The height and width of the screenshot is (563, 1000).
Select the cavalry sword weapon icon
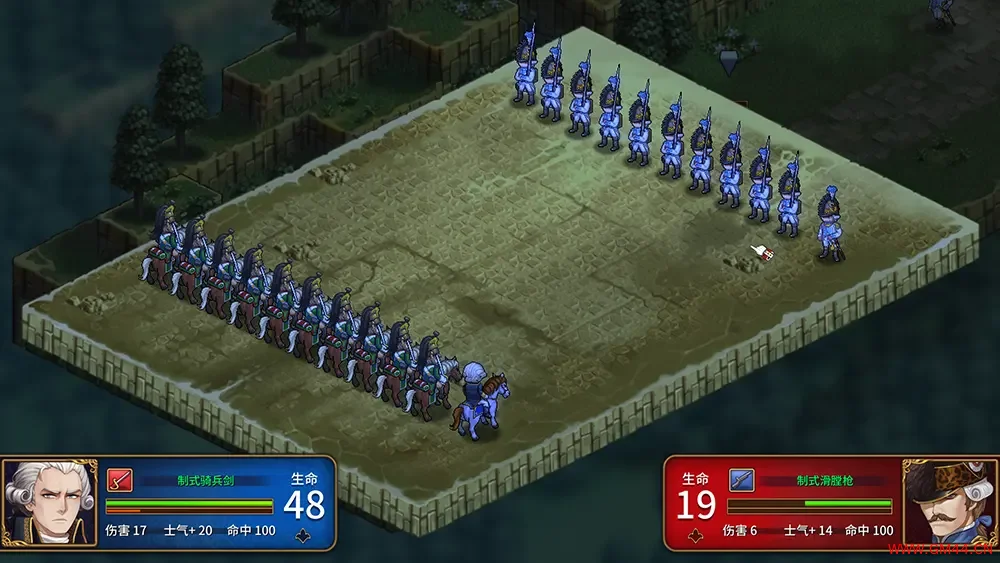pyautogui.click(x=119, y=480)
